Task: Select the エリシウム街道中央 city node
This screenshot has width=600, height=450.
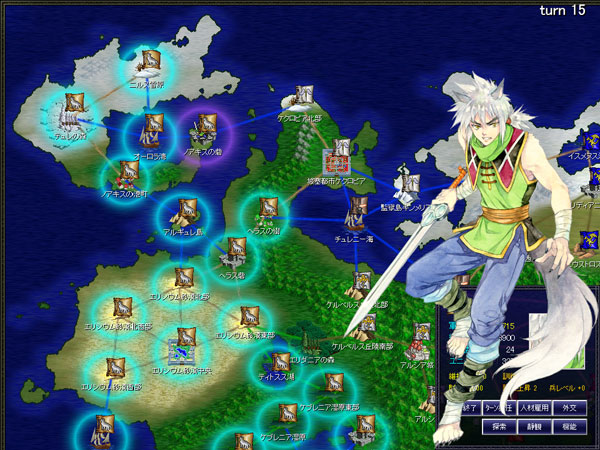Action: point(185,343)
